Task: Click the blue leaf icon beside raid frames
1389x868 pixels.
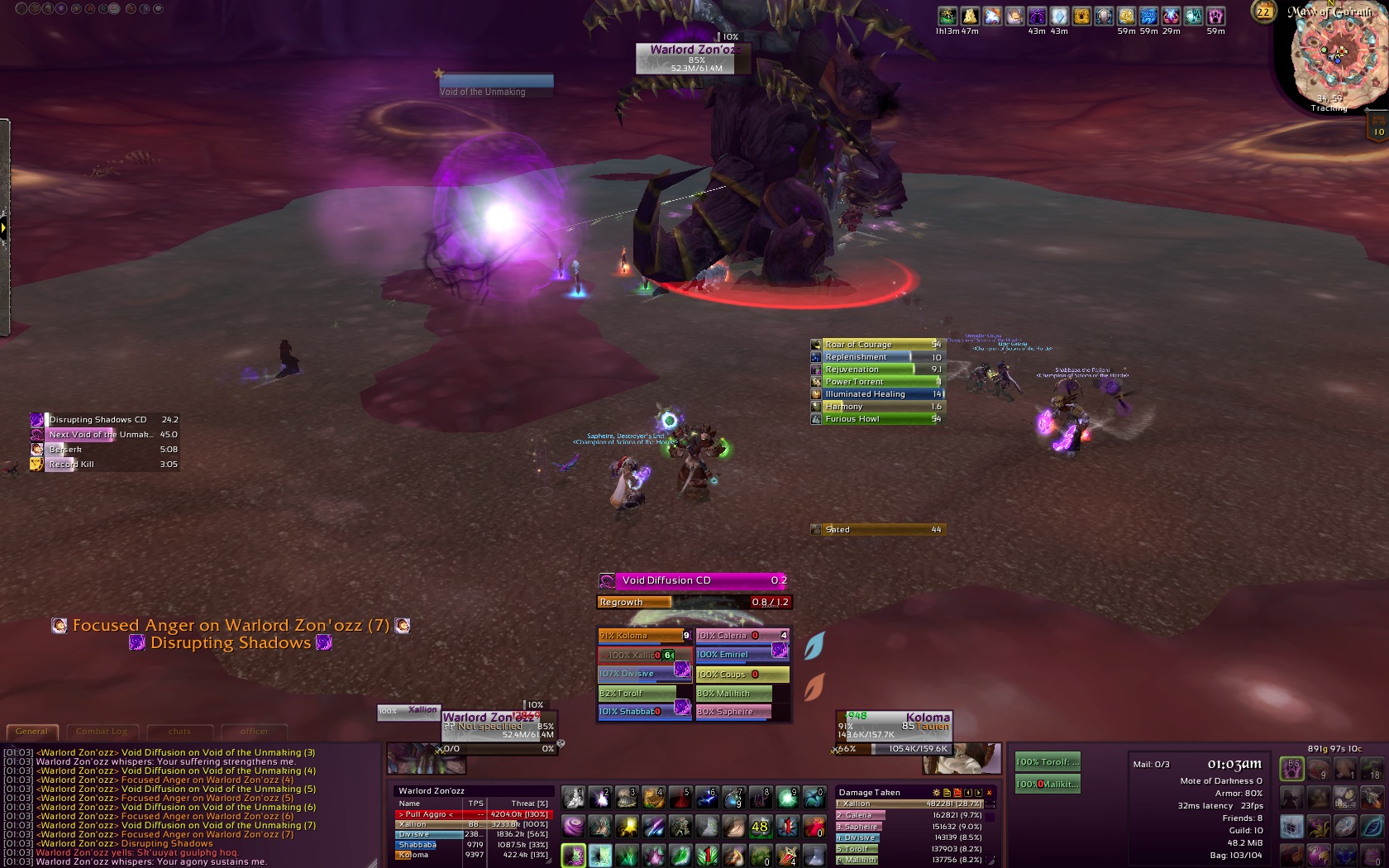Action: (x=814, y=646)
